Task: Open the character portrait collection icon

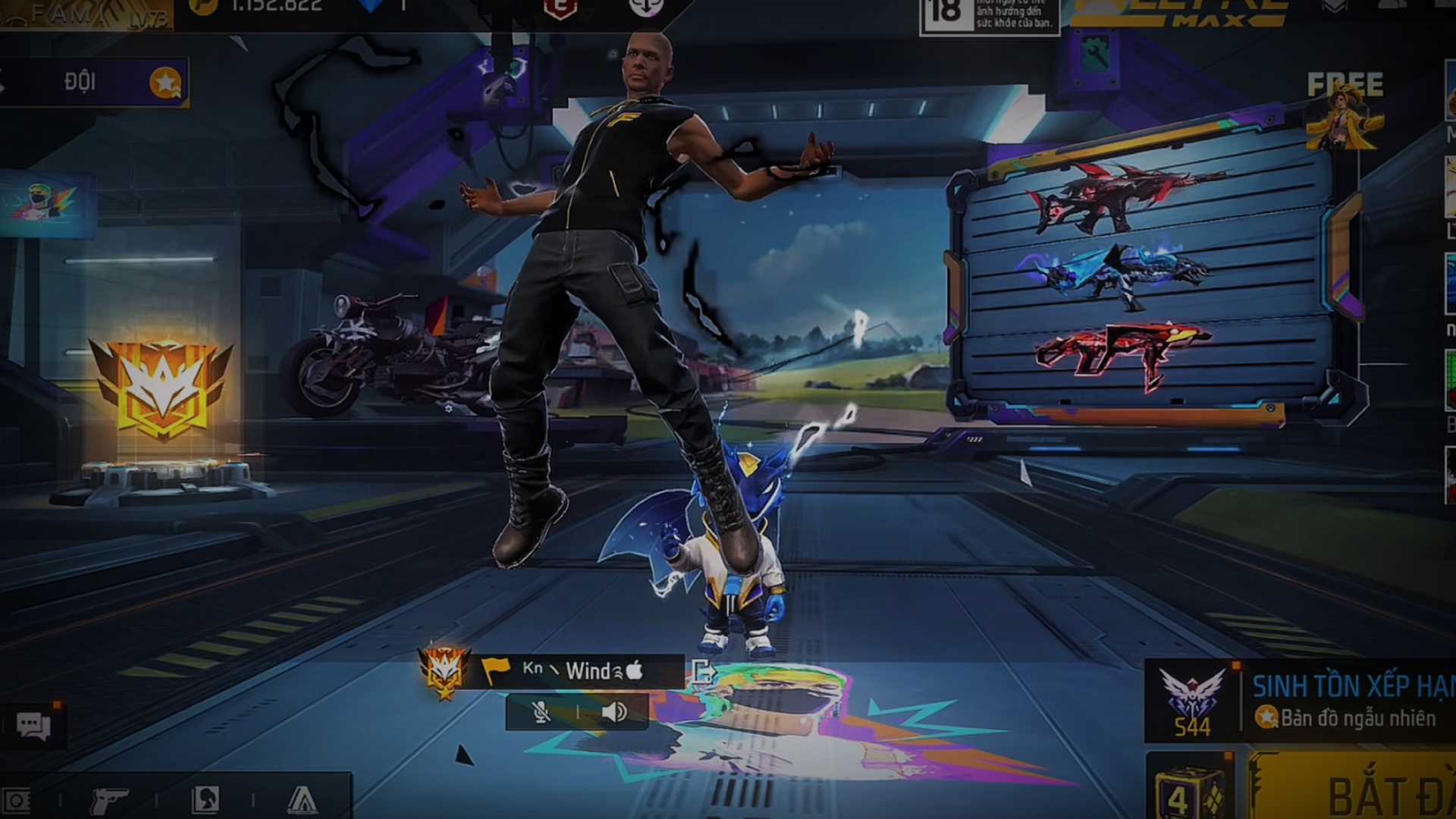Action: (x=206, y=799)
